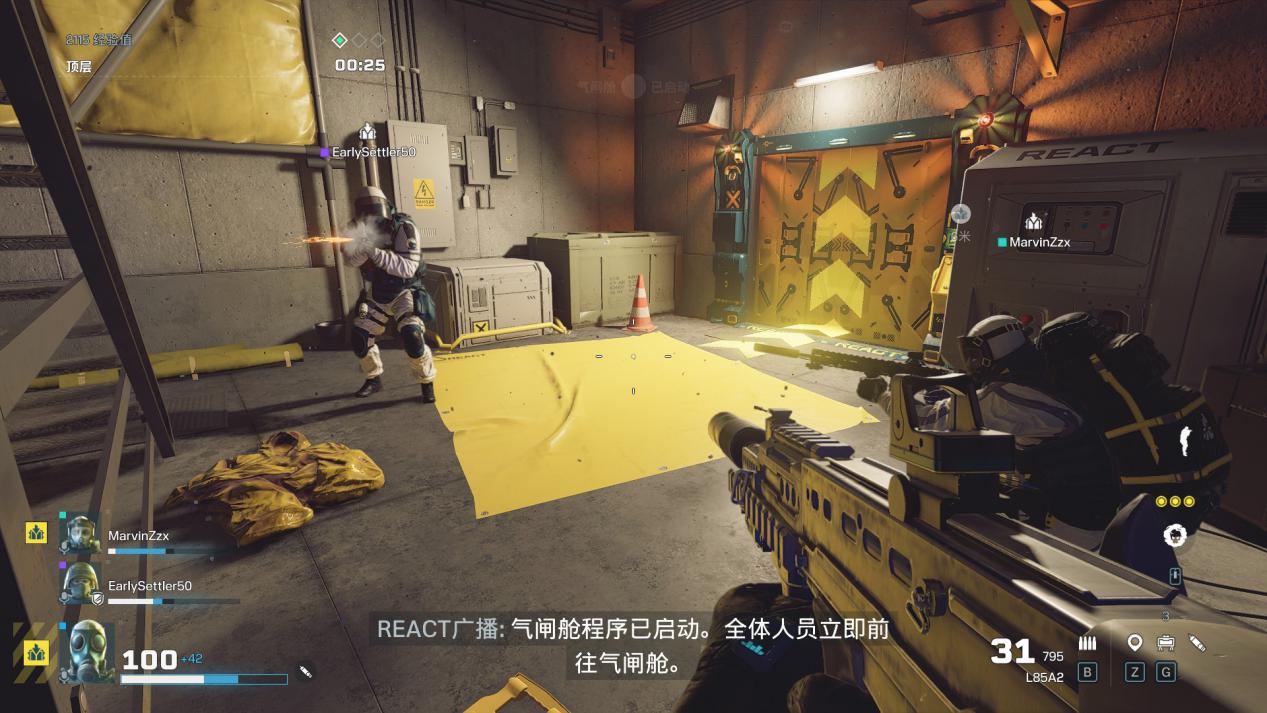The width and height of the screenshot is (1267, 713).
Task: Select the location pin ping icon
Action: 1134,643
